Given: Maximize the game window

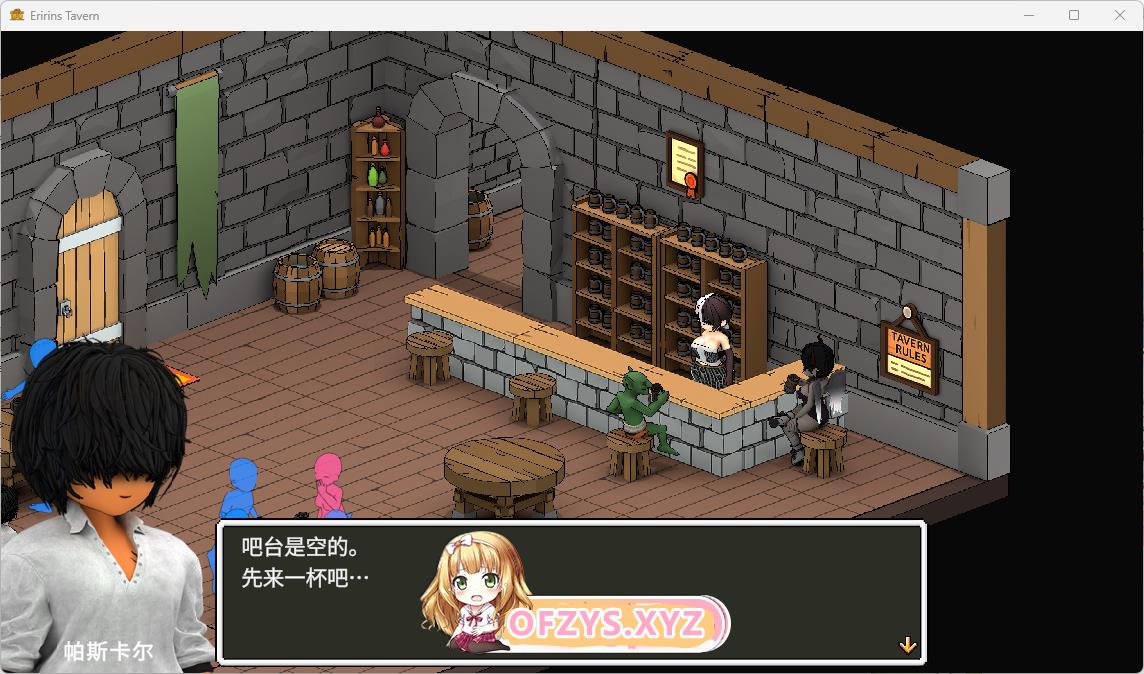Looking at the screenshot, I should click(x=1074, y=15).
